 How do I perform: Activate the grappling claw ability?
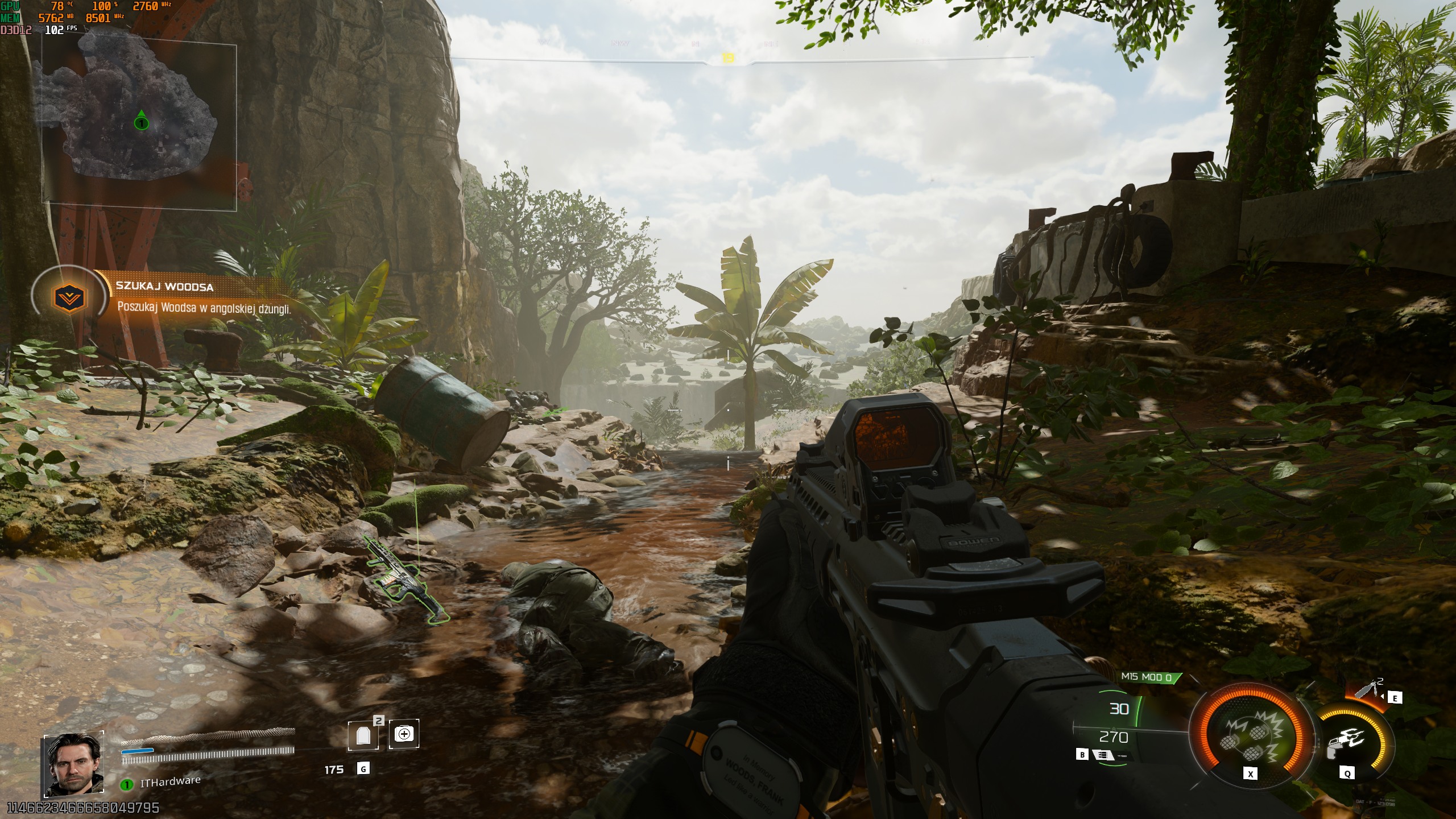(x=1346, y=741)
